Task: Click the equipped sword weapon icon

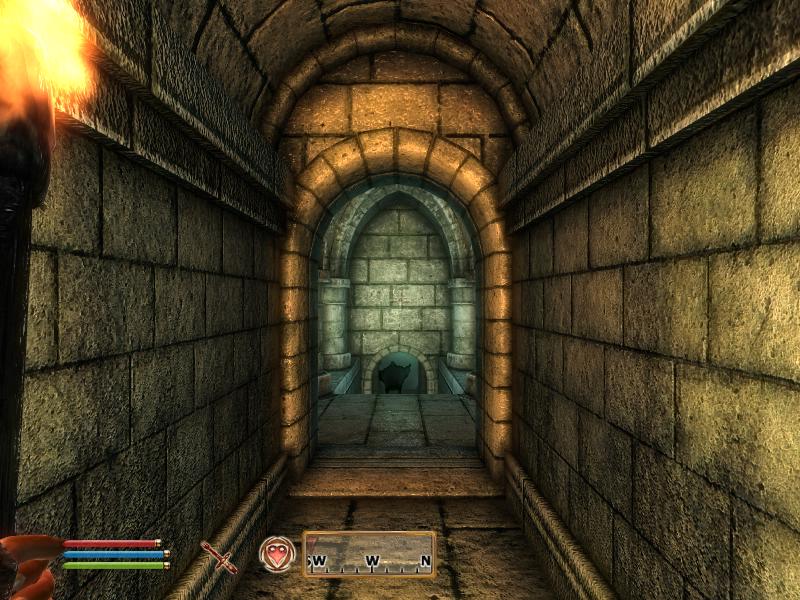Action: point(218,556)
